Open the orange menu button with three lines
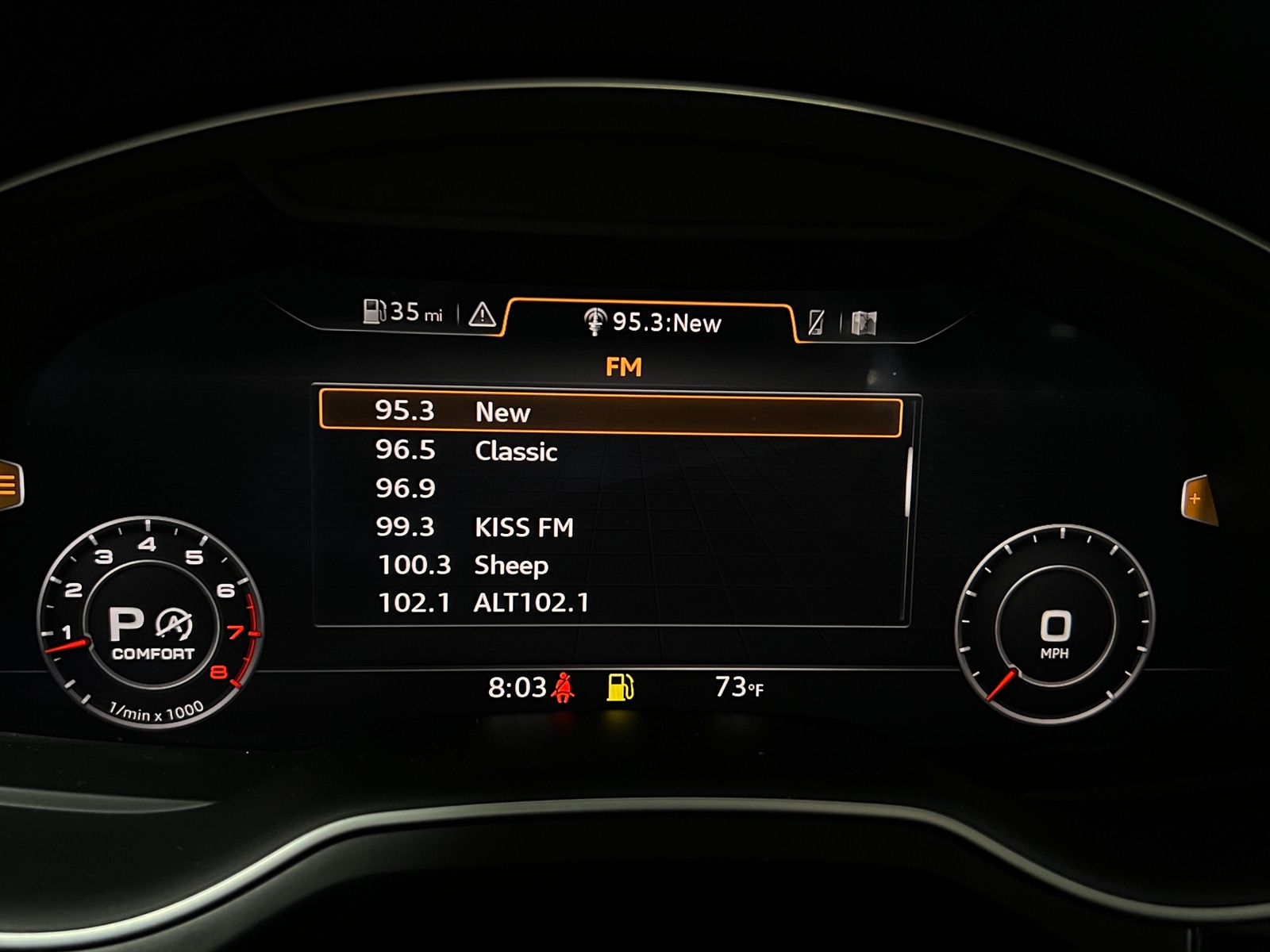The height and width of the screenshot is (952, 1270). tap(10, 484)
